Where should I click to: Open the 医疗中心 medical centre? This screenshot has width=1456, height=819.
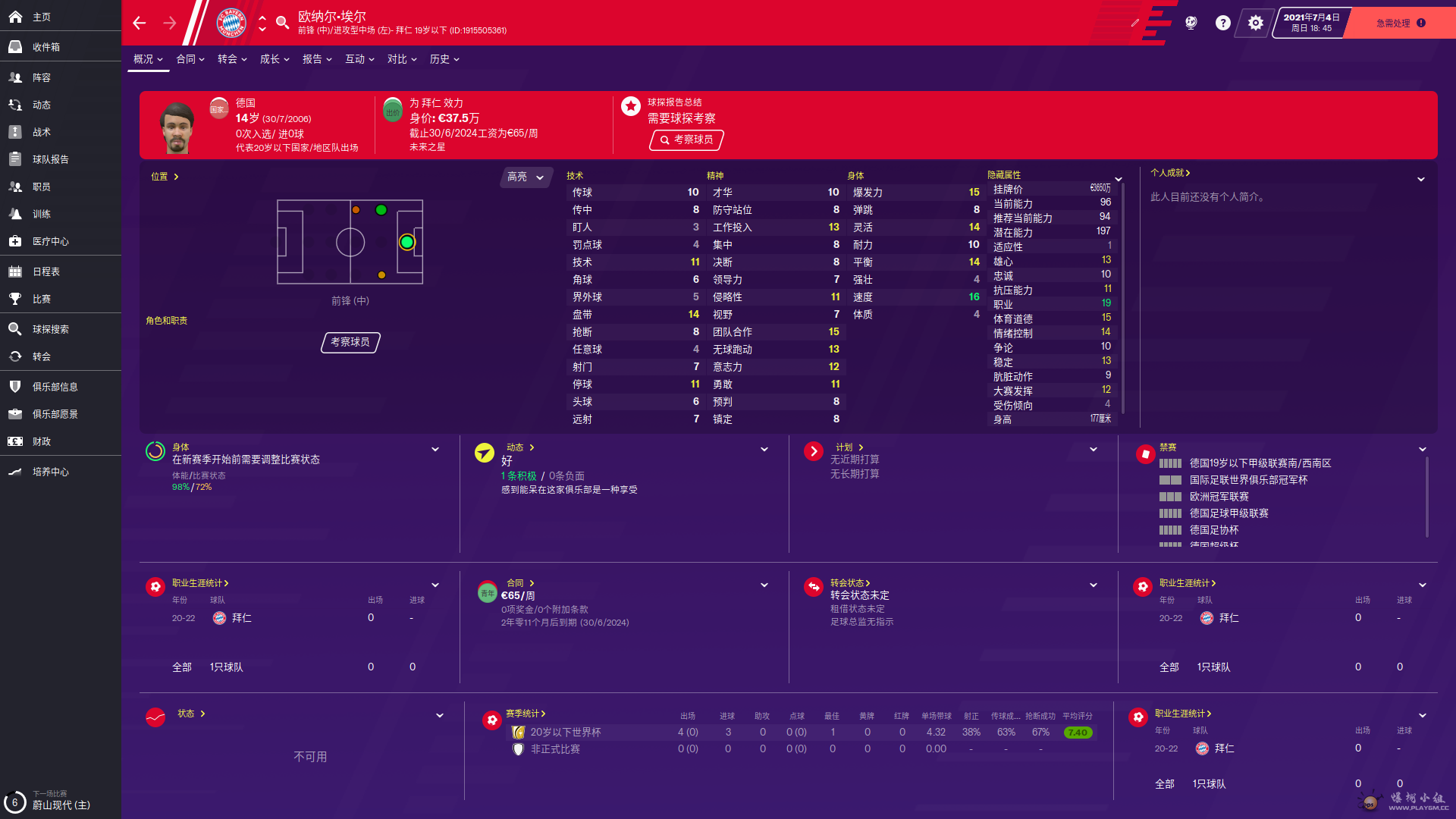[50, 241]
